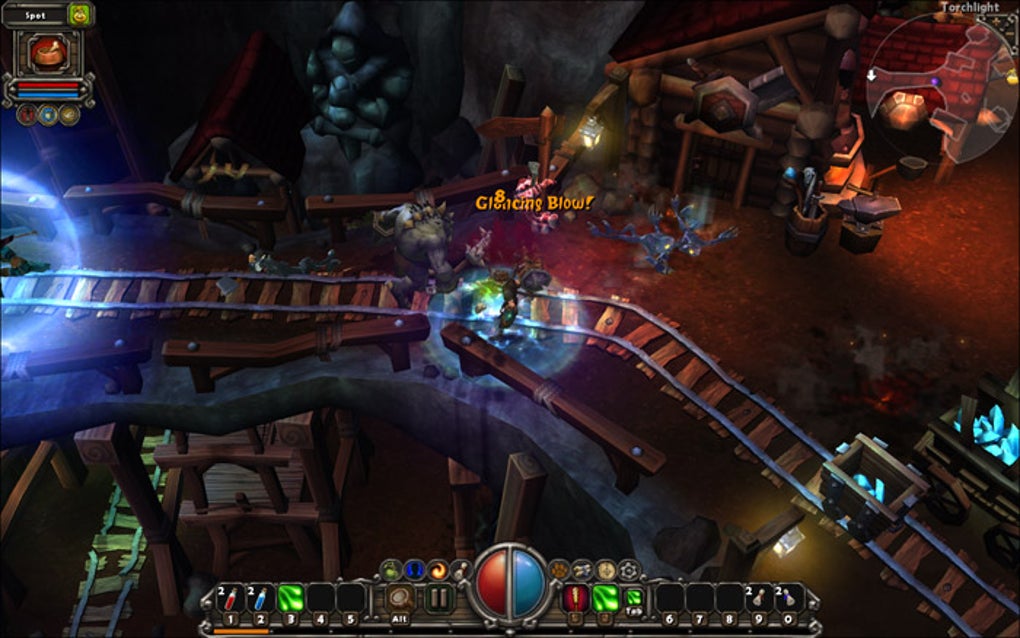The image size is (1020, 638).
Task: Open Spot's green bag inventory icon
Action: 80,14
